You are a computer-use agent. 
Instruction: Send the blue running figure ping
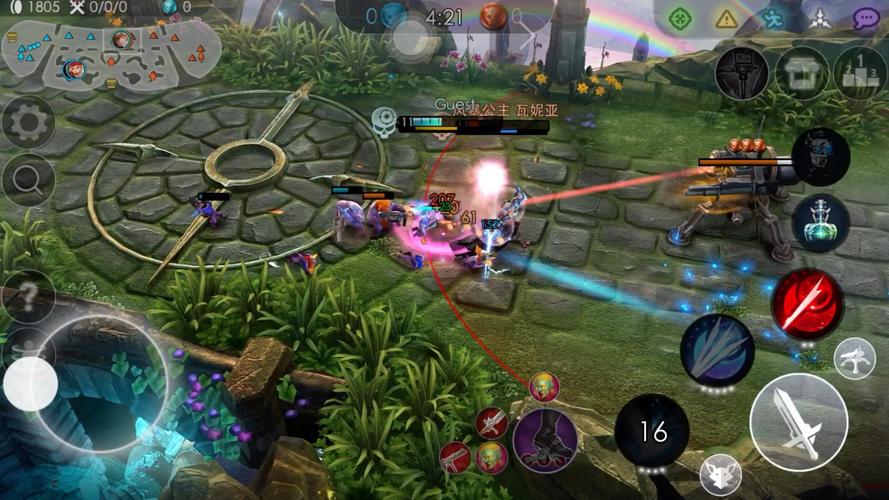pyautogui.click(x=773, y=18)
